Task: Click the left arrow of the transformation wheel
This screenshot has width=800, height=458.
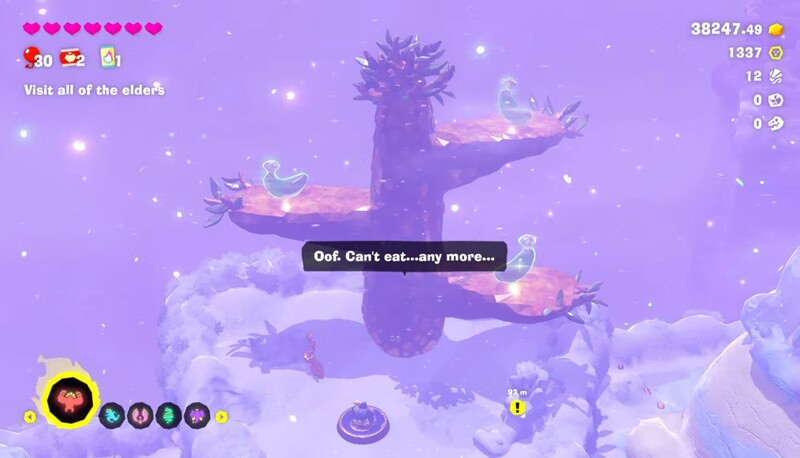Action: point(30,416)
